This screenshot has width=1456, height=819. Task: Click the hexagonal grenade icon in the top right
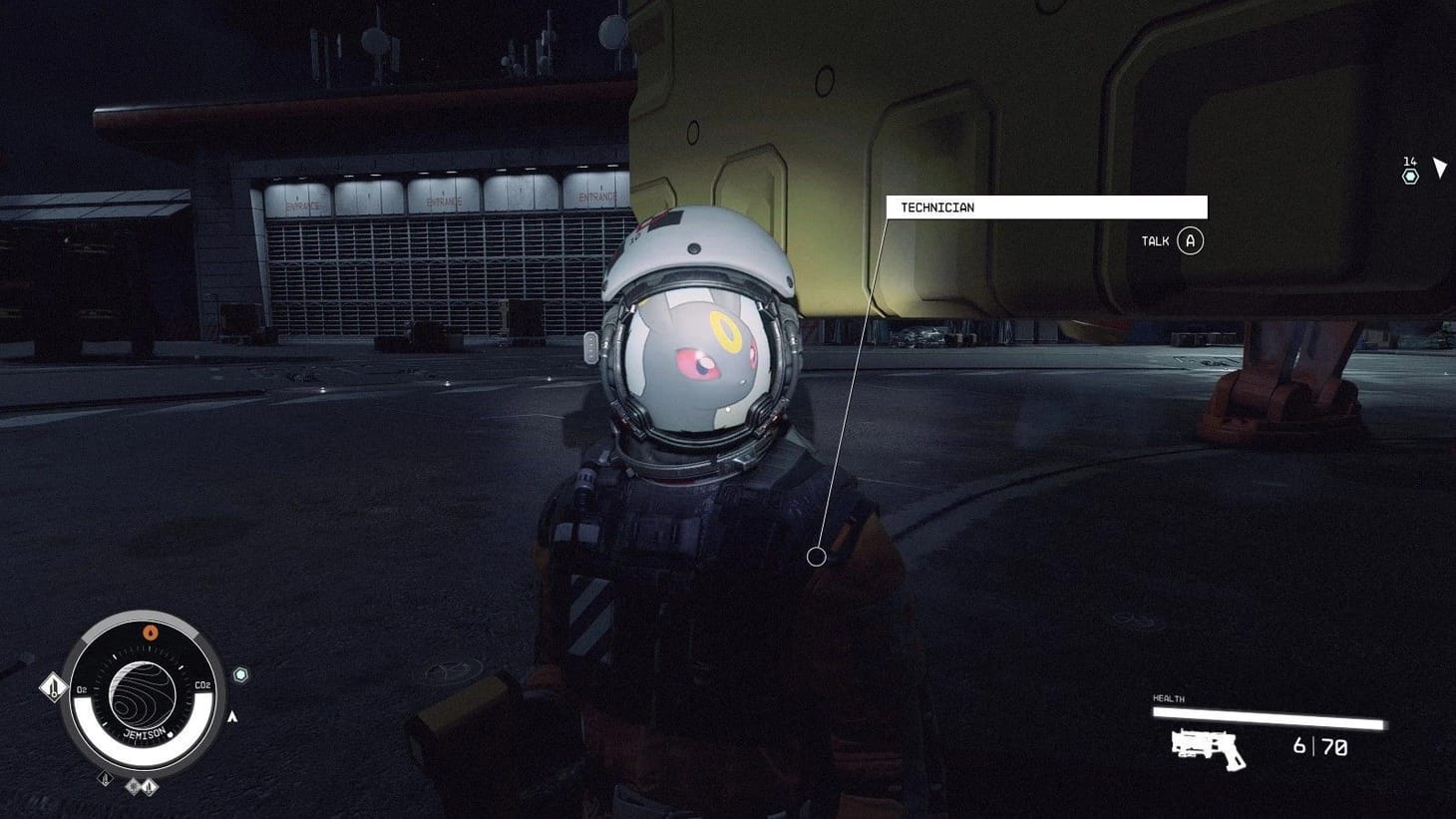(x=1409, y=177)
